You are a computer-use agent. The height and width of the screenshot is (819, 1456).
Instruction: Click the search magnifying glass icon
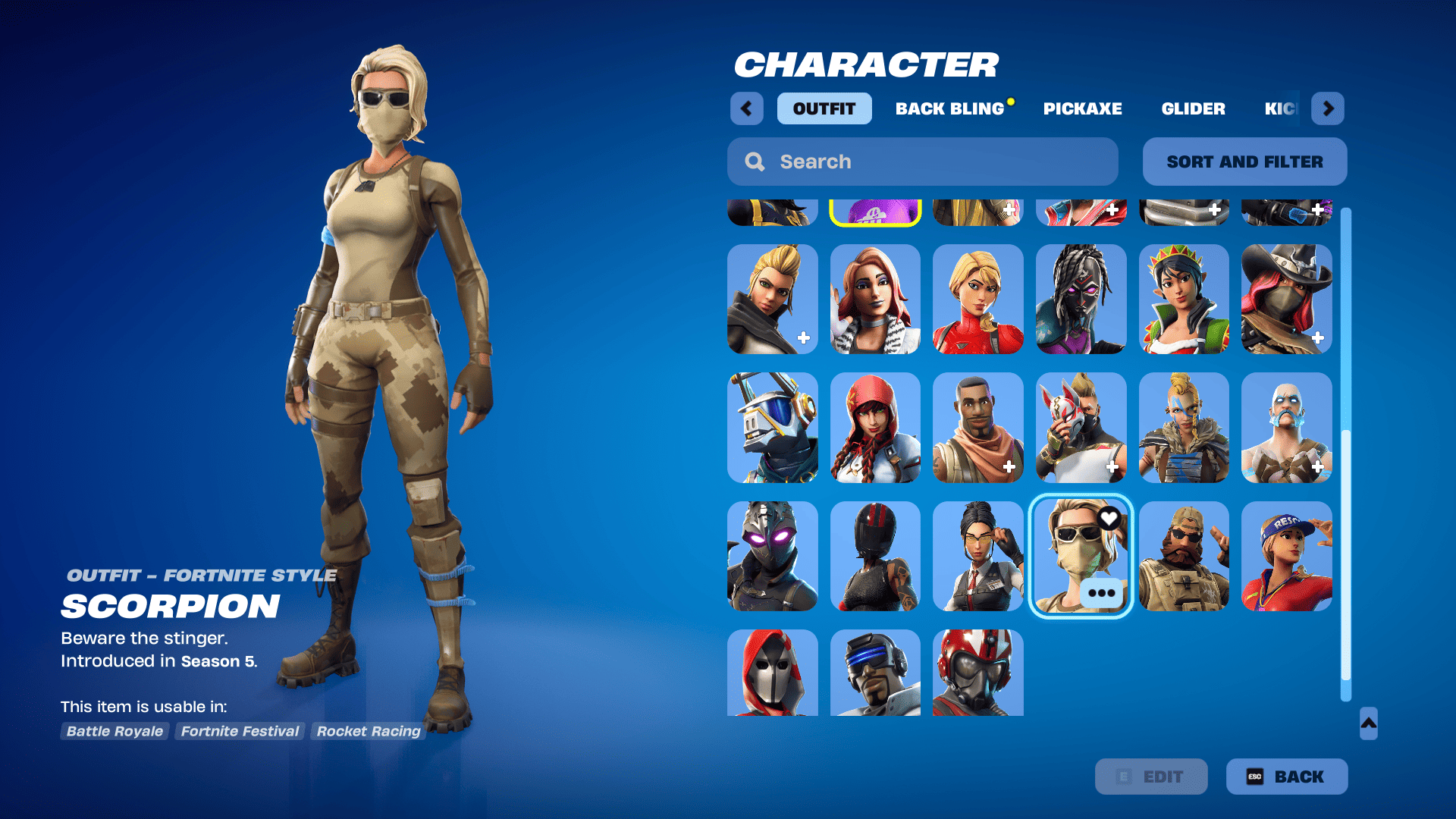click(755, 162)
